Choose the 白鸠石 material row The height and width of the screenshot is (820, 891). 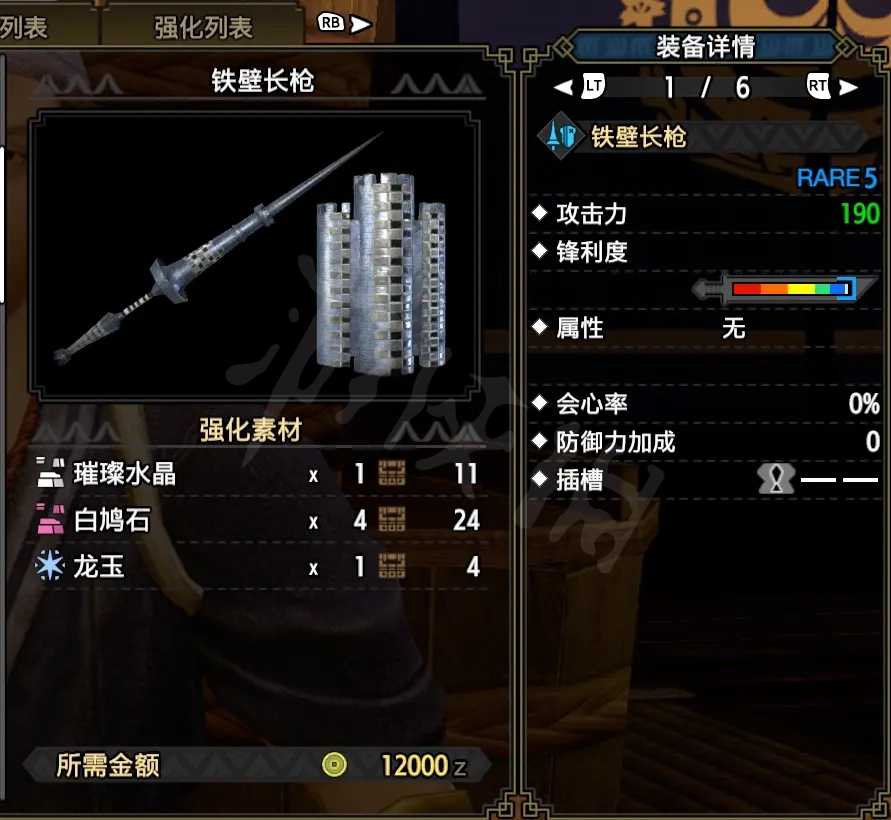coord(258,520)
